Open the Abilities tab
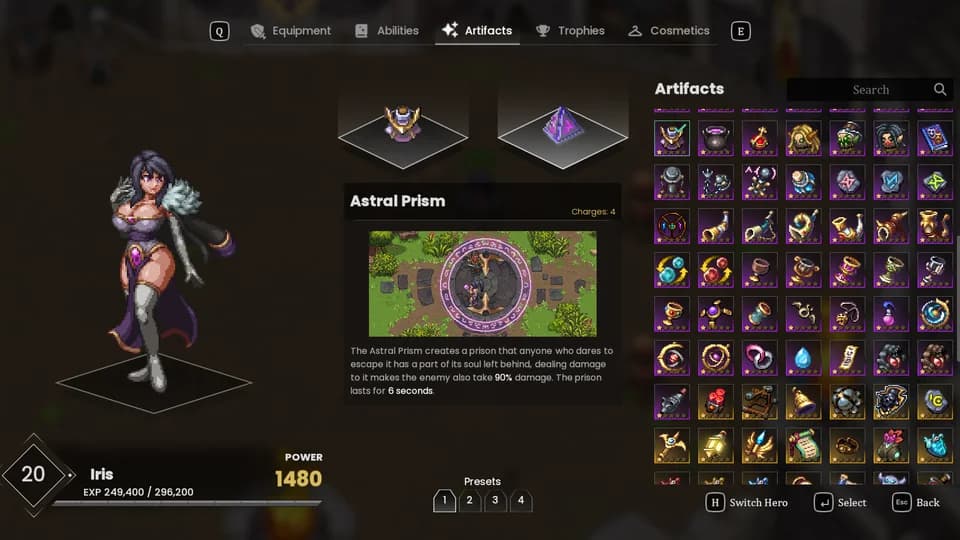The height and width of the screenshot is (540, 960). pos(387,31)
